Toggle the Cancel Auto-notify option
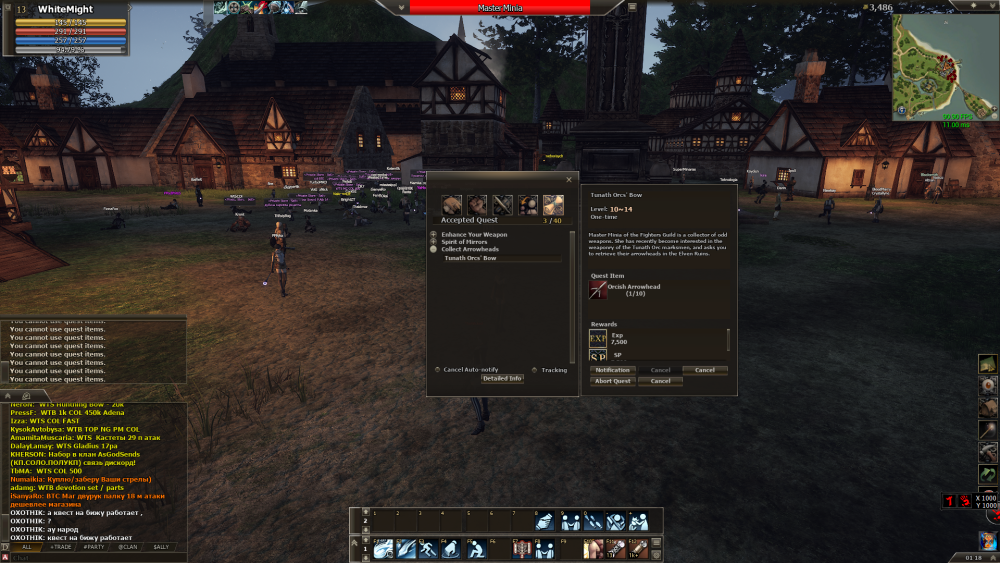This screenshot has width=1000, height=563. [438, 370]
